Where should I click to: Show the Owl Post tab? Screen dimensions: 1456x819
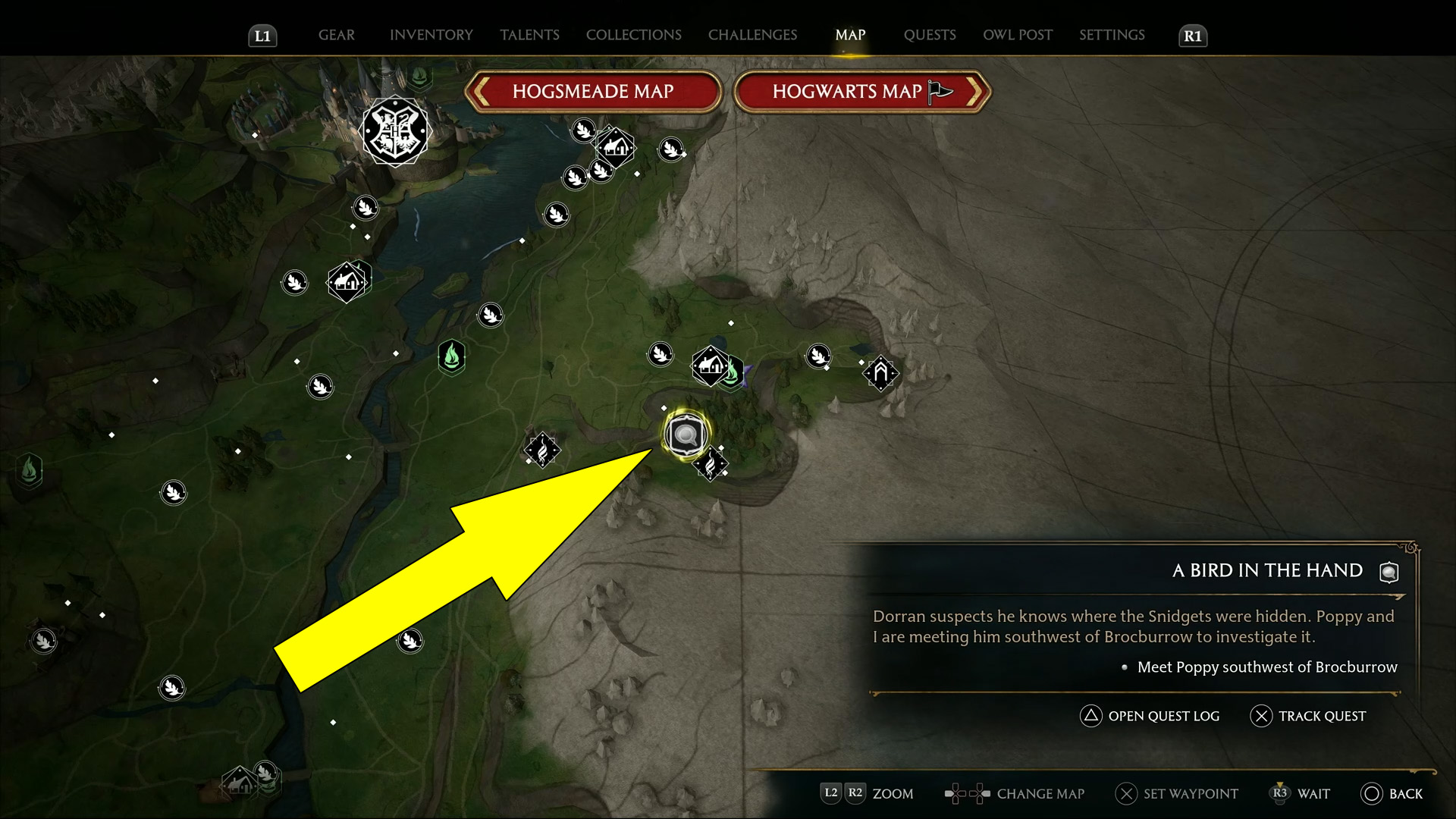point(1018,35)
